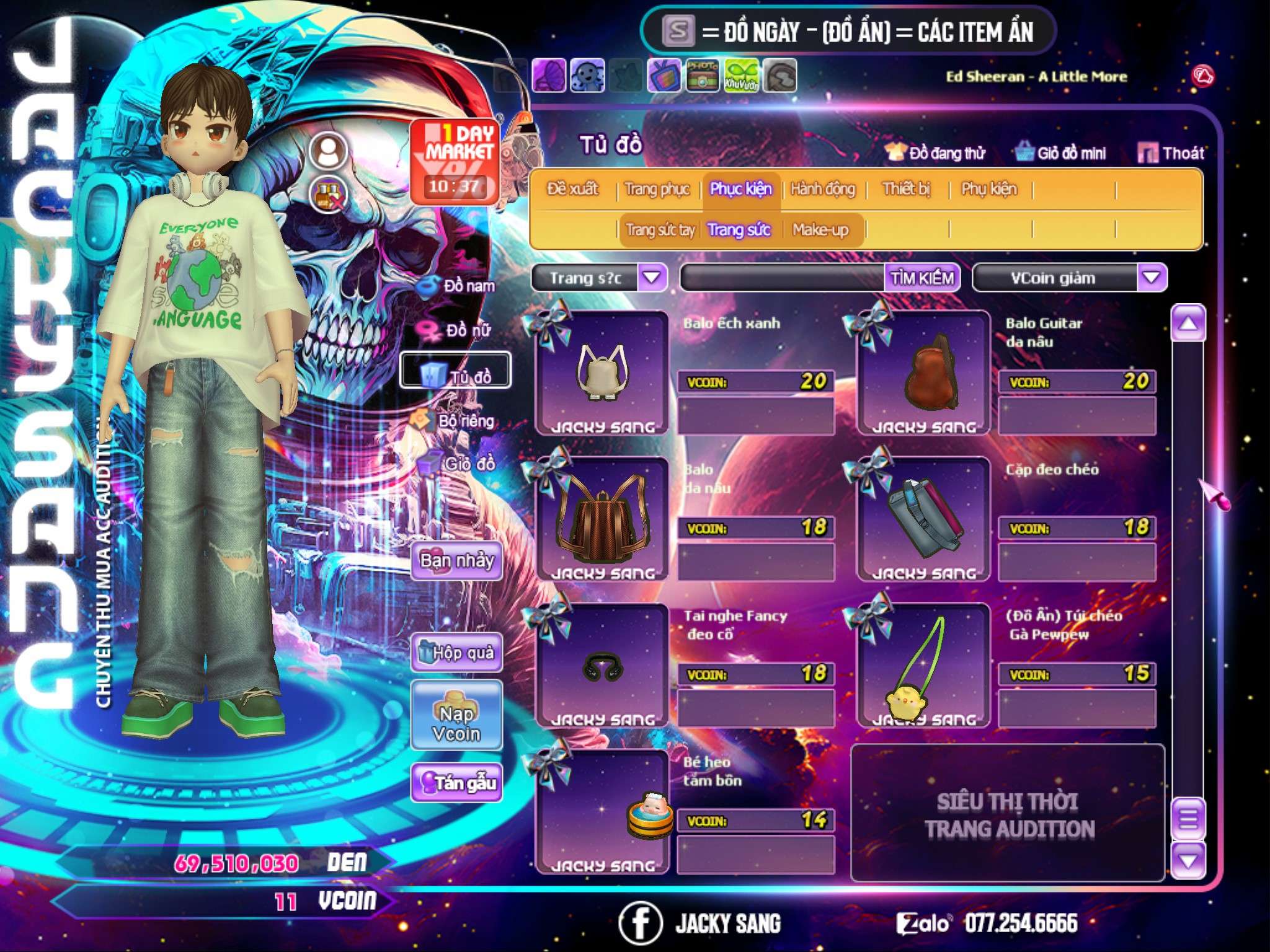This screenshot has width=1270, height=952.
Task: Open the Hộp quà gift box
Action: [x=456, y=653]
